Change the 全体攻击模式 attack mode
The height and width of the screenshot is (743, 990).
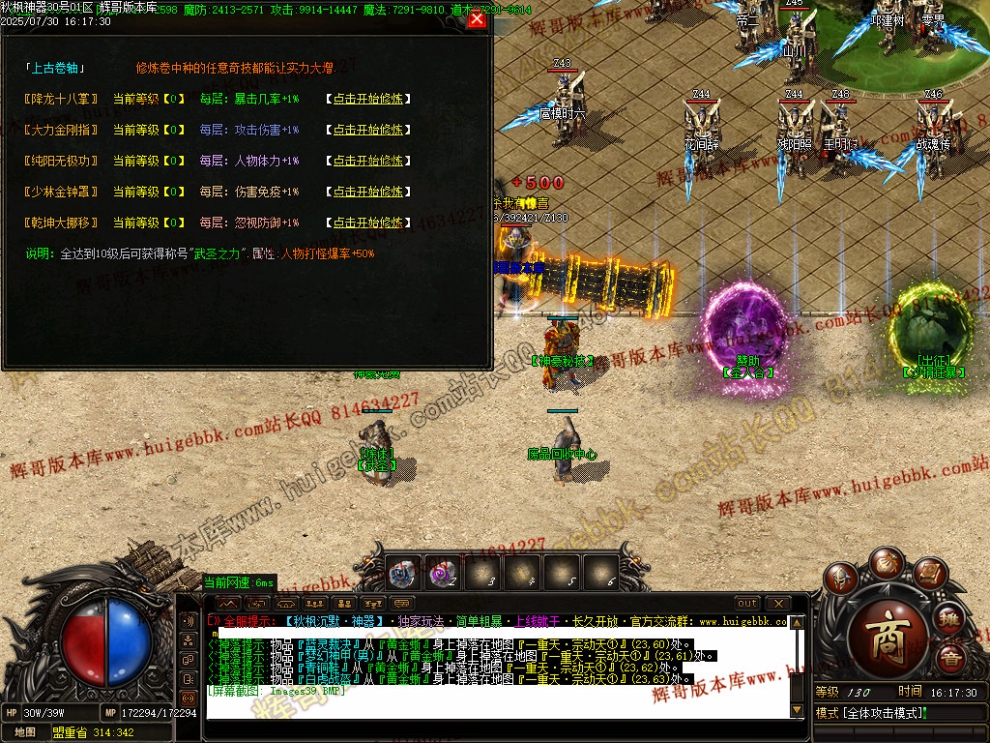pos(882,713)
